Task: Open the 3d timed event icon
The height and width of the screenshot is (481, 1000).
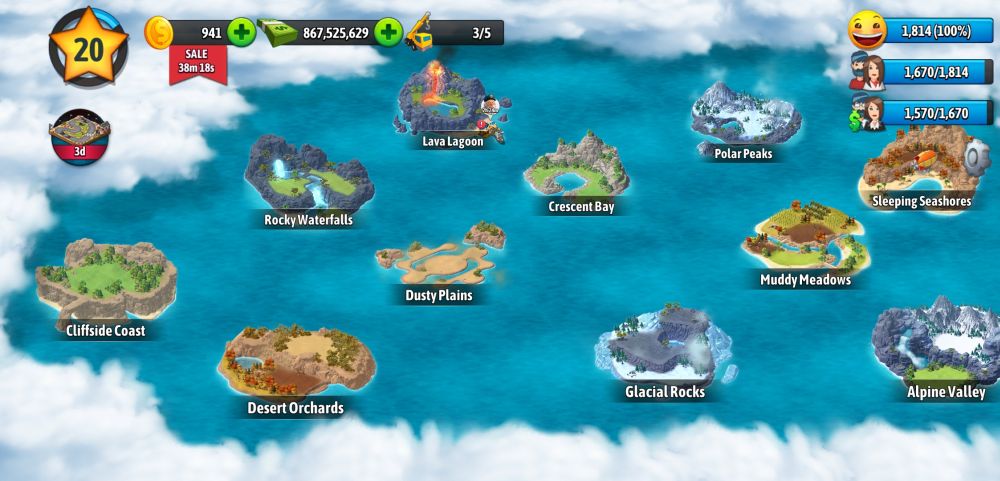Action: click(x=79, y=137)
